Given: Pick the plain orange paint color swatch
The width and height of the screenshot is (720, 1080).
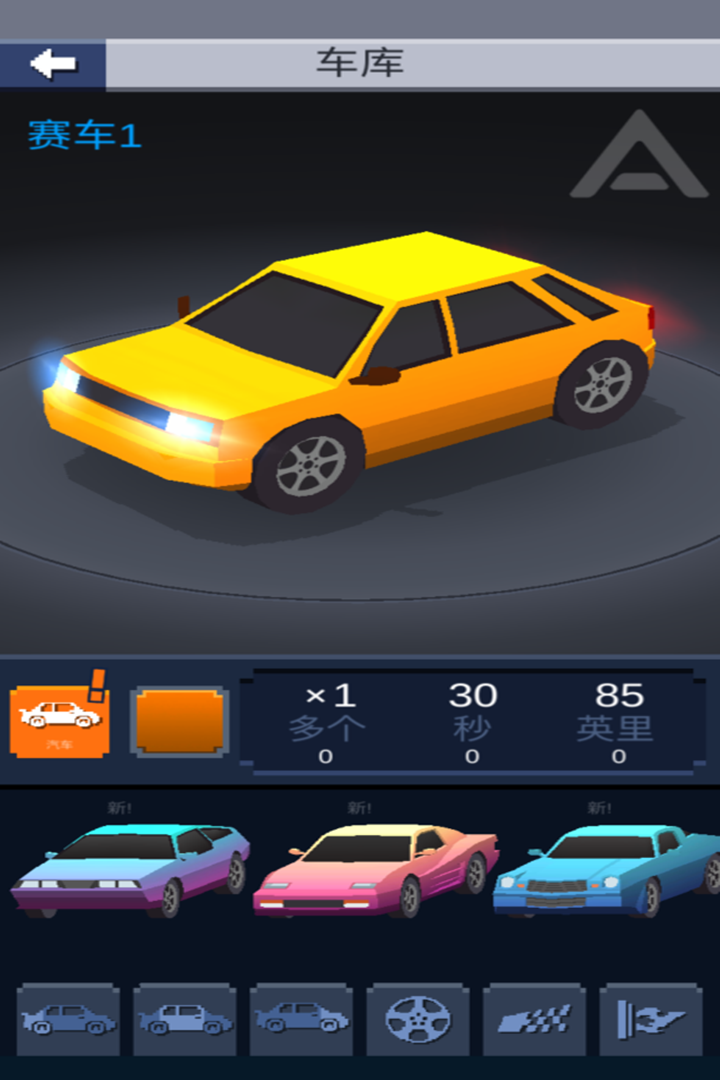Looking at the screenshot, I should 180,721.
